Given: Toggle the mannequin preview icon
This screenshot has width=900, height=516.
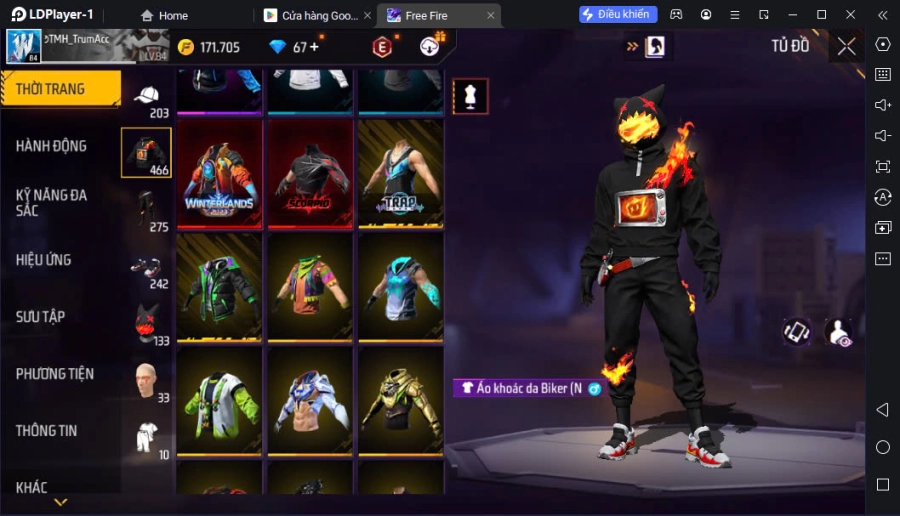Looking at the screenshot, I should [x=470, y=96].
